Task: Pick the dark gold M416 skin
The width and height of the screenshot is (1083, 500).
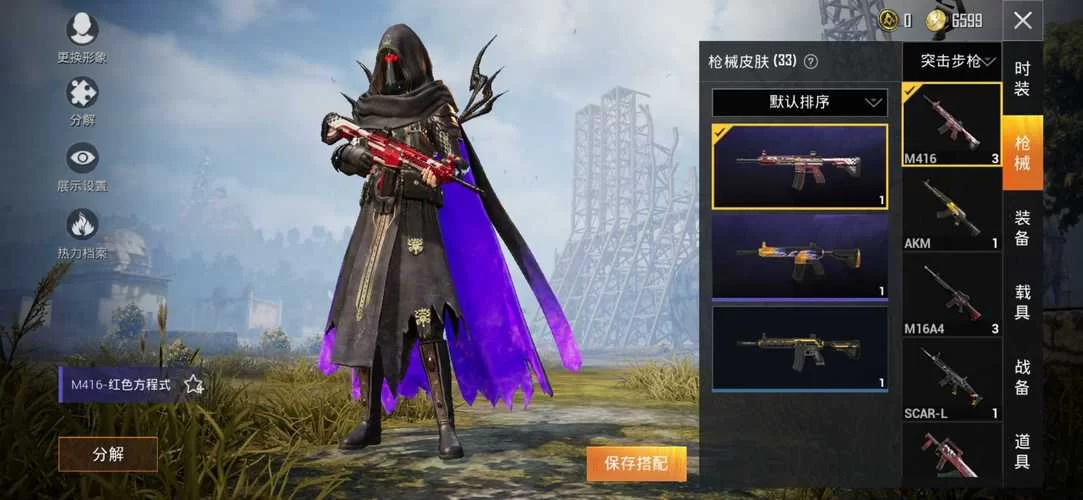Action: [799, 347]
